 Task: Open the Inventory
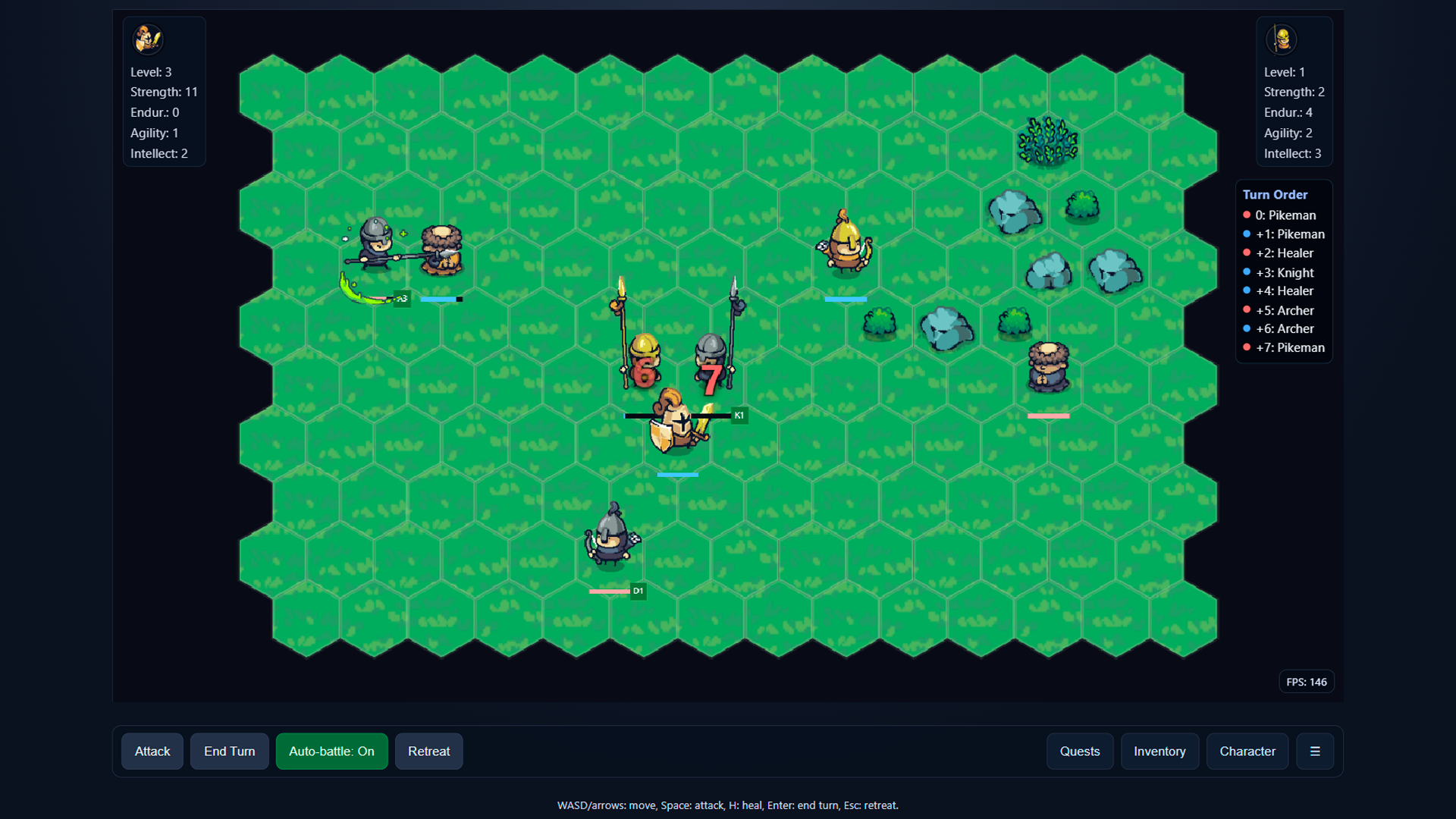pyautogui.click(x=1159, y=752)
